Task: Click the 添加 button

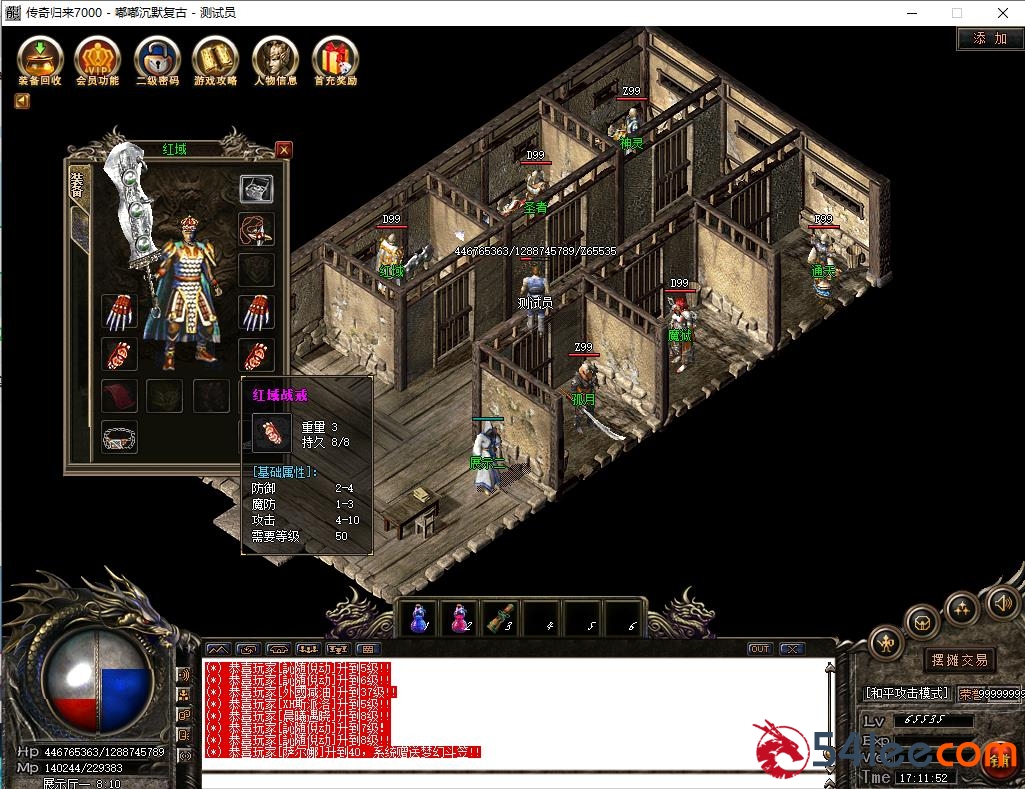Action: pos(989,39)
